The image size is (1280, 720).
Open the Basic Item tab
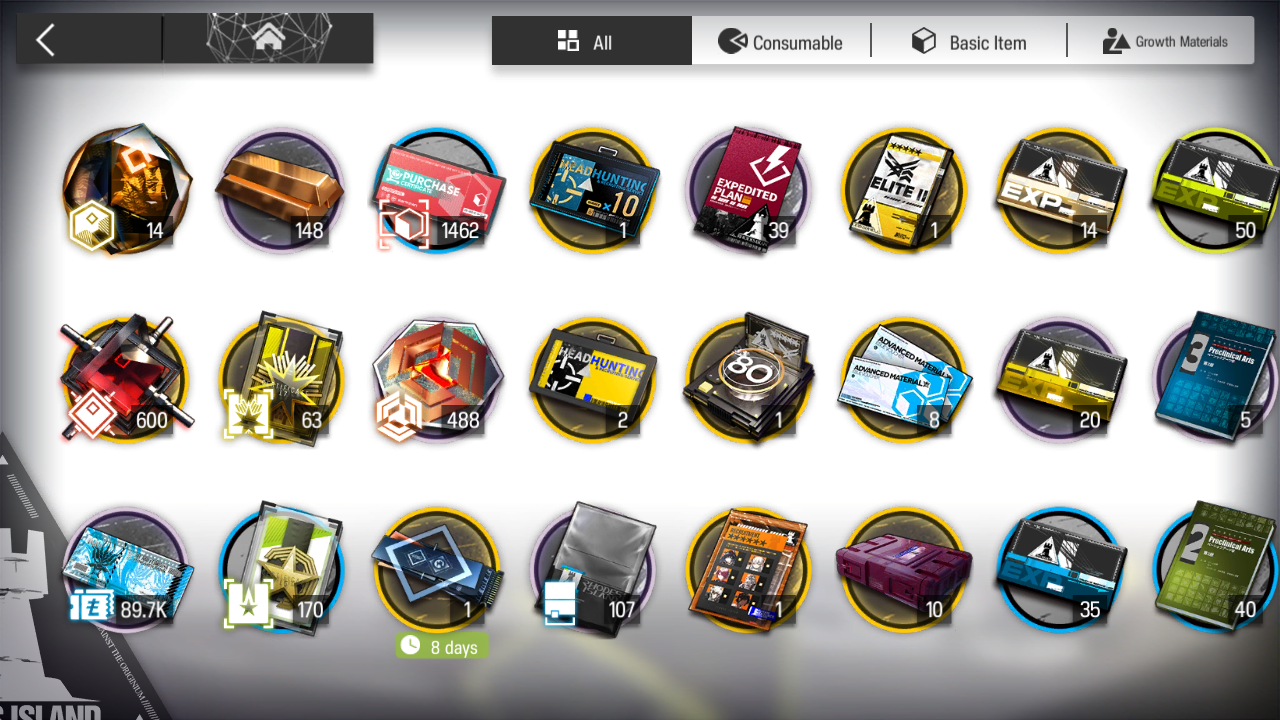tap(969, 42)
